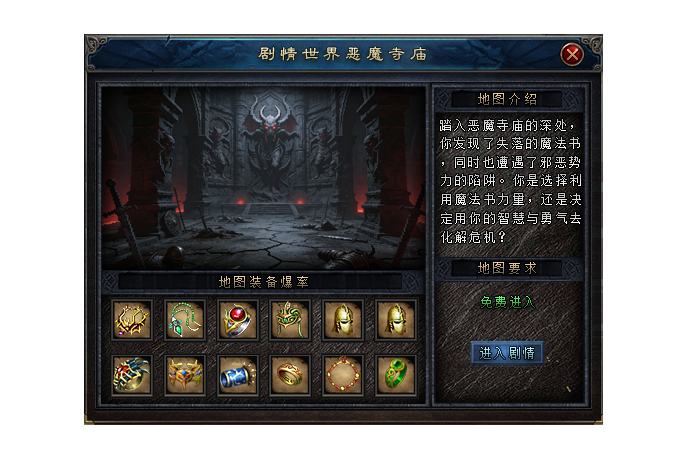Select the spiky golden crown item
Screen dimensions: 688x460
(131, 320)
